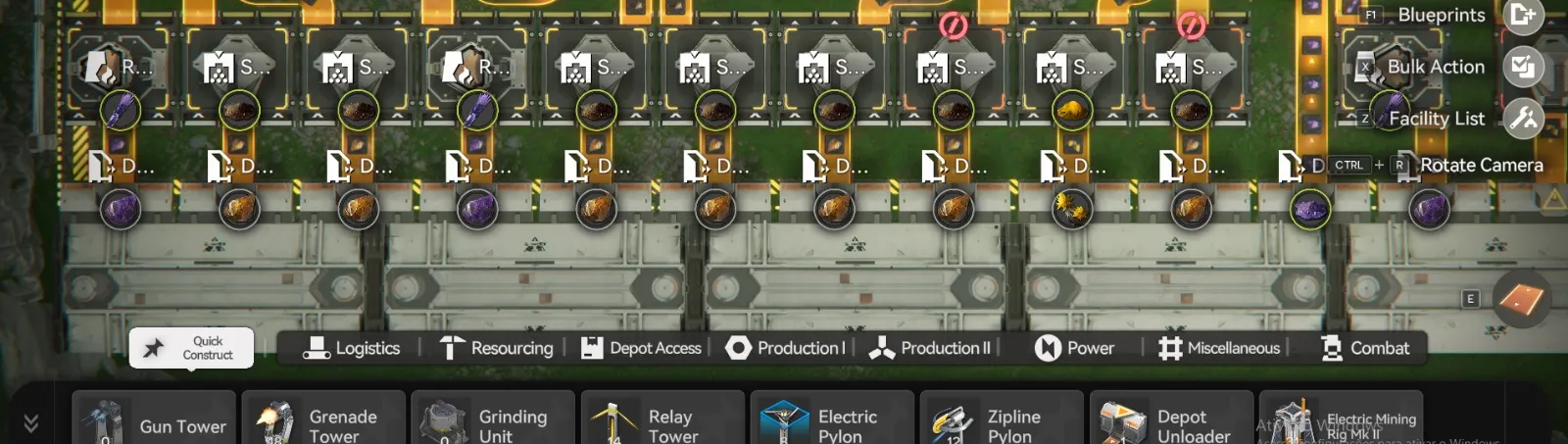Viewport: 1568px width, 444px height.
Task: Choose the Production II tab
Action: coord(930,348)
